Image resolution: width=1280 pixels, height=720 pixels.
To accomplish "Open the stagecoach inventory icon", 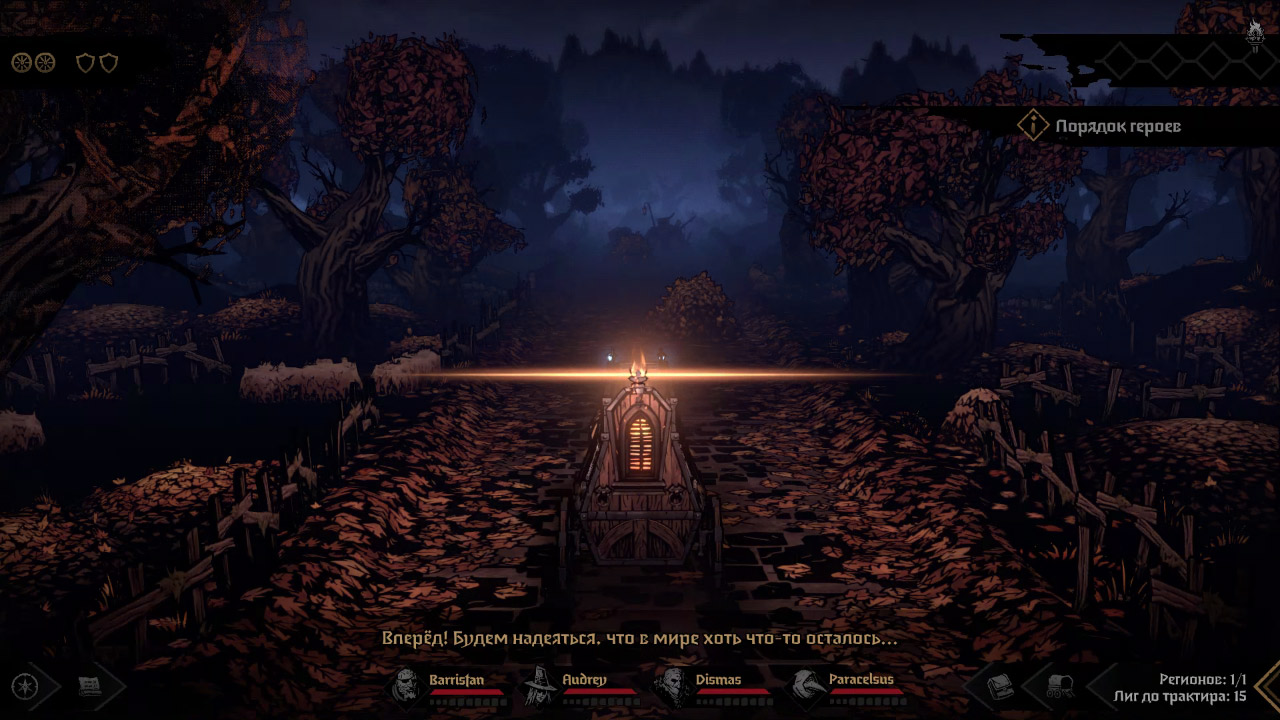I will pos(1059,687).
